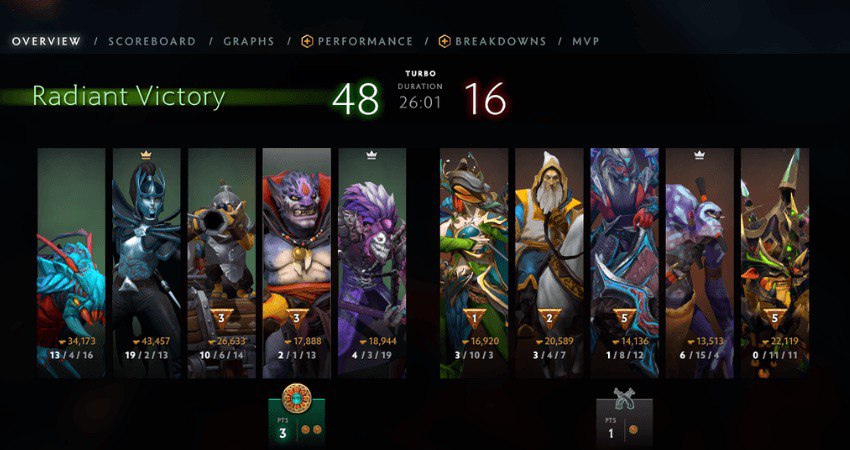
Task: Select the Weaver card with 13/4/16
Action: [x=71, y=262]
